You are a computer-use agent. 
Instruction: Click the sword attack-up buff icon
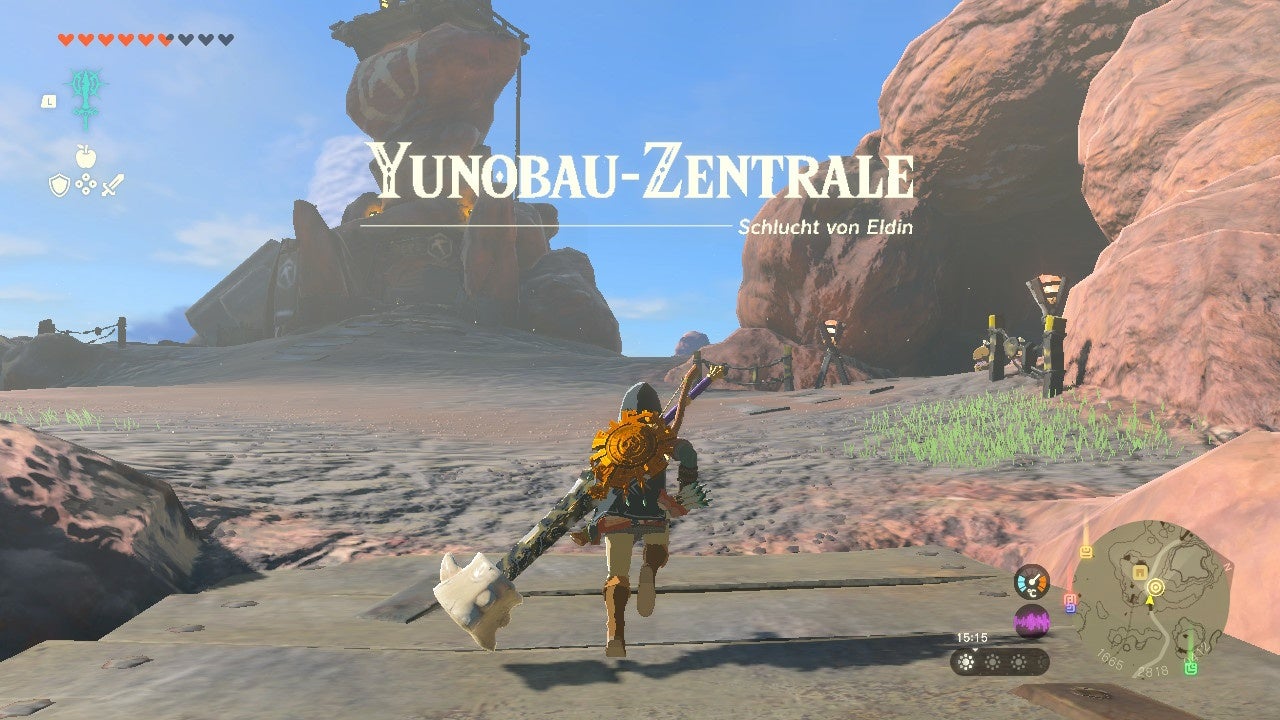tap(113, 184)
